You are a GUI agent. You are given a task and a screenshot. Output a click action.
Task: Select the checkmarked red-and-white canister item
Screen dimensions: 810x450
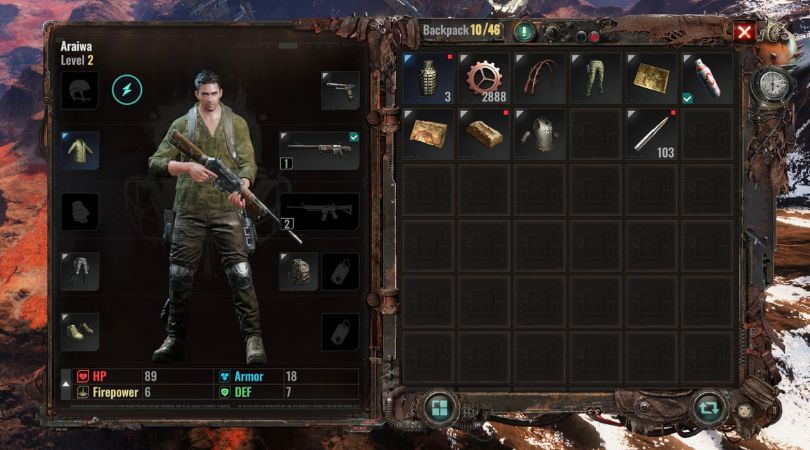pos(707,78)
